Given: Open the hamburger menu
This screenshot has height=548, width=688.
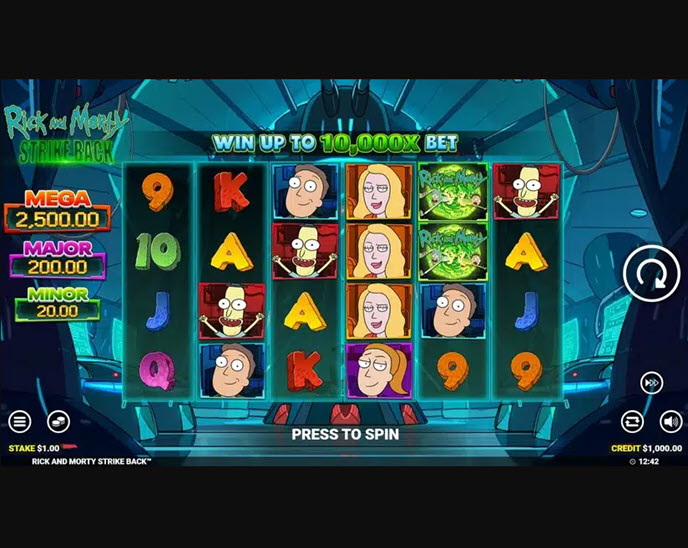Looking at the screenshot, I should tap(19, 422).
